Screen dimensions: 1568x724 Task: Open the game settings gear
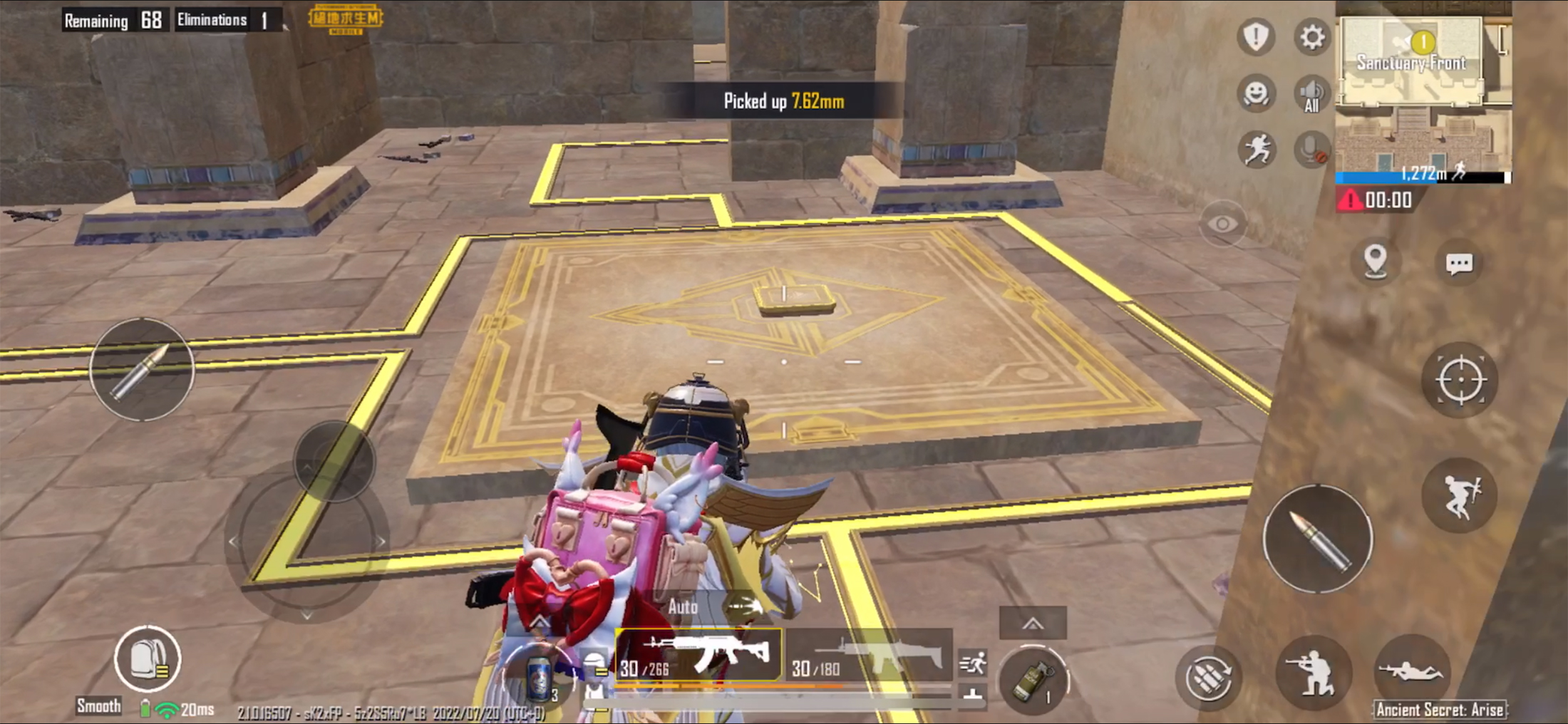[1311, 37]
